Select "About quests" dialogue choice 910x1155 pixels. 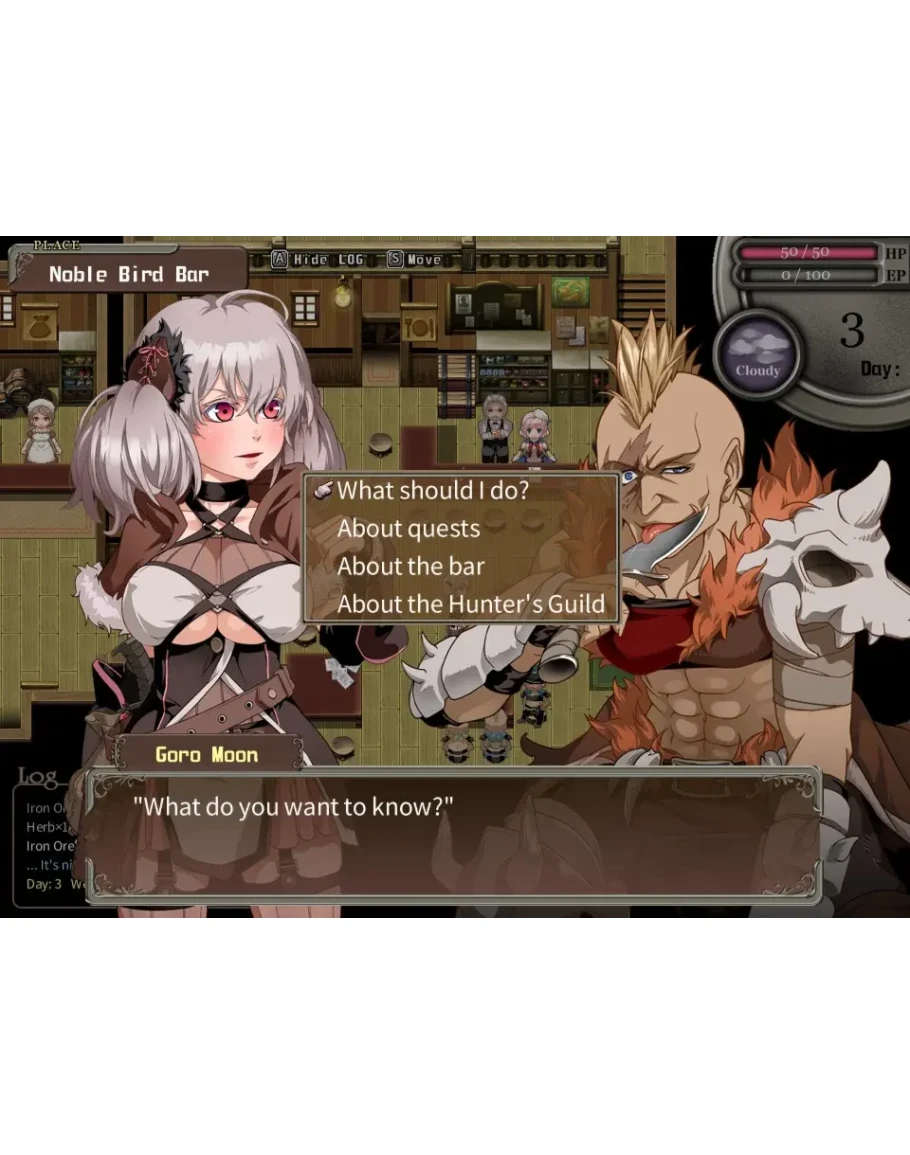coord(409,529)
